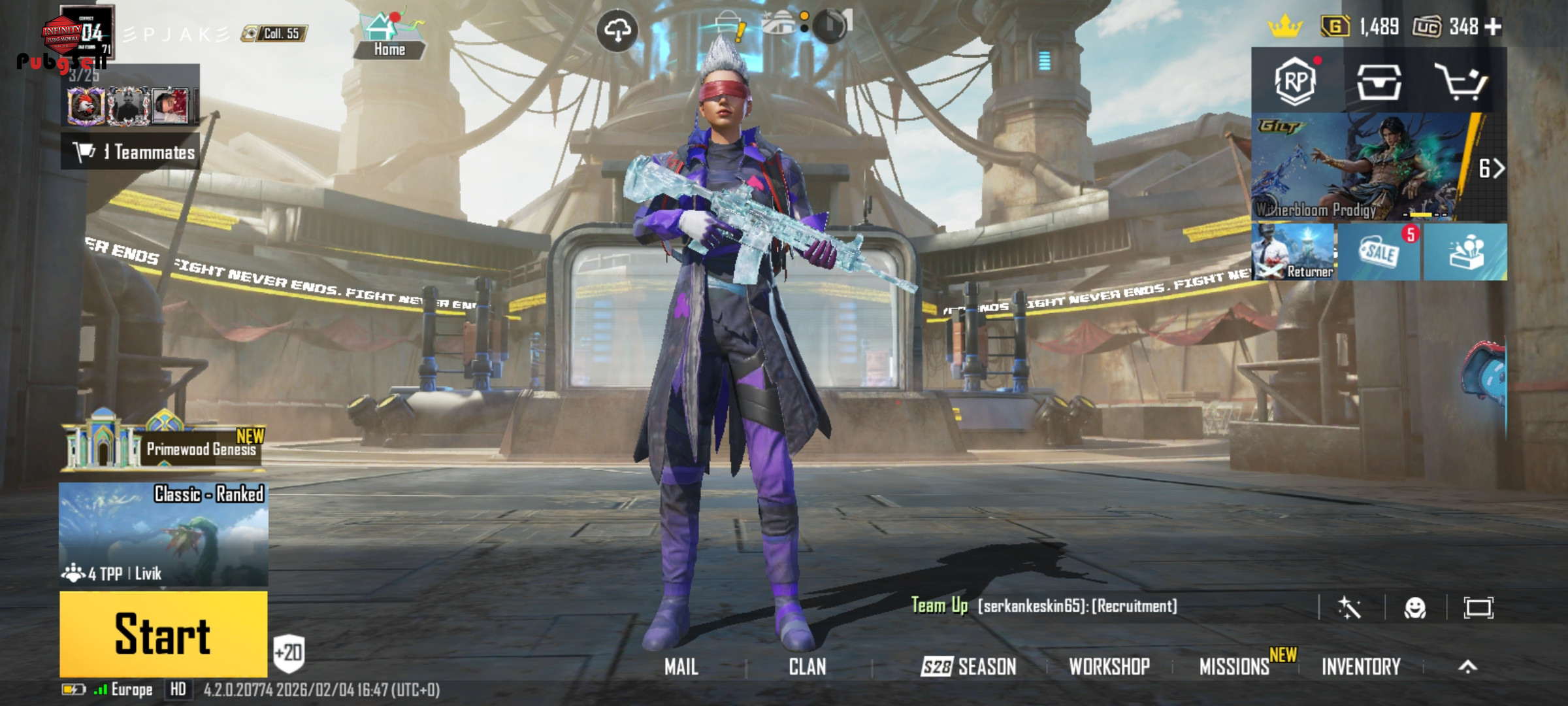Go to the Home icon
This screenshot has width=1568, height=706.
(389, 36)
